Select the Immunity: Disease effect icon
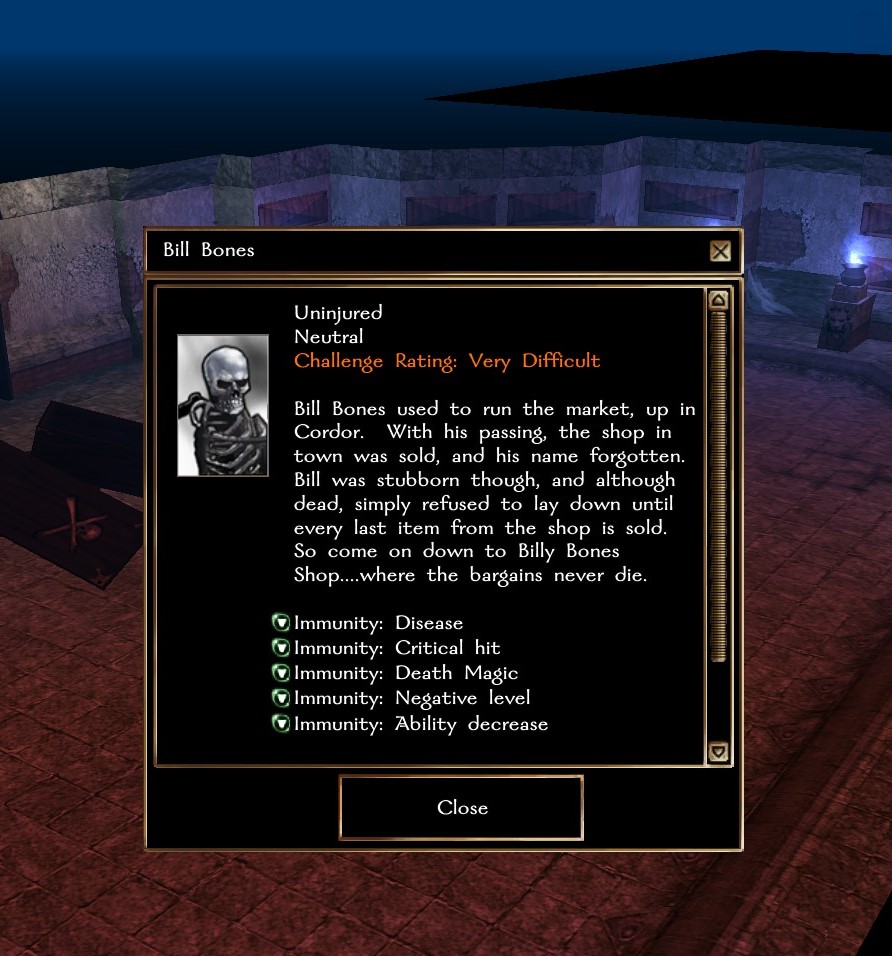This screenshot has width=892, height=956. pos(281,623)
